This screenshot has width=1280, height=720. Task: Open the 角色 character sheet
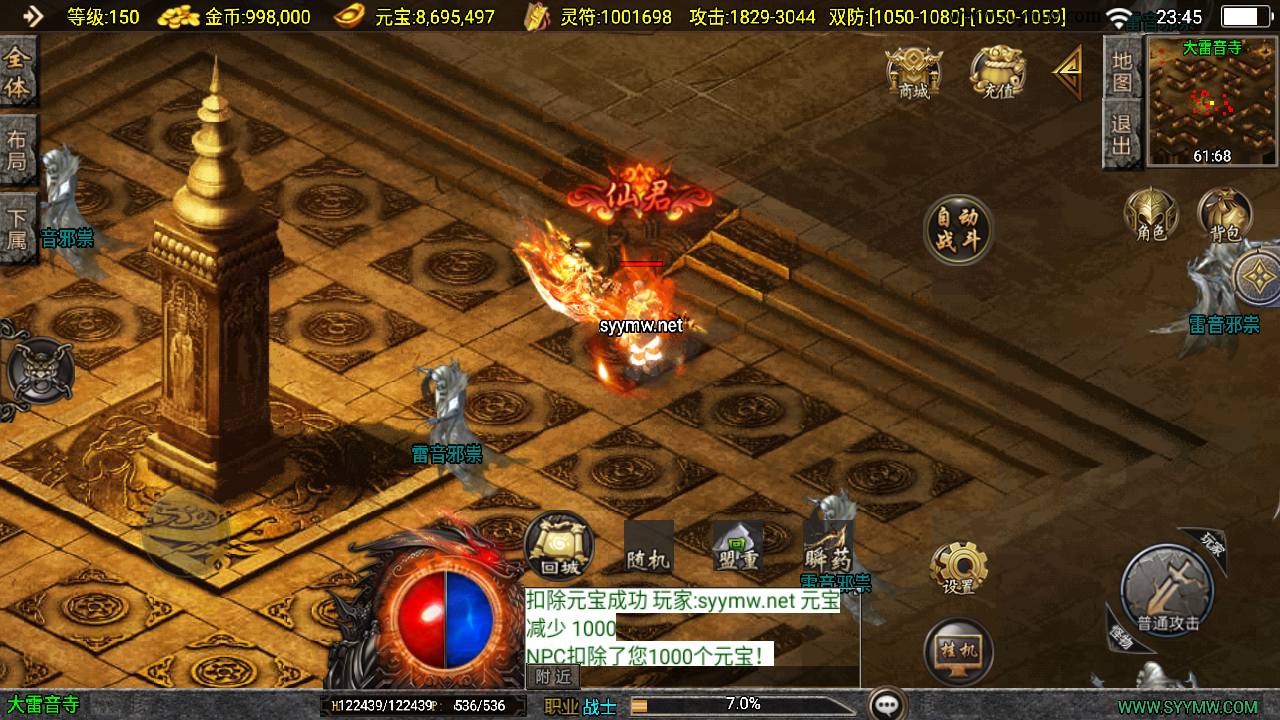(1151, 215)
